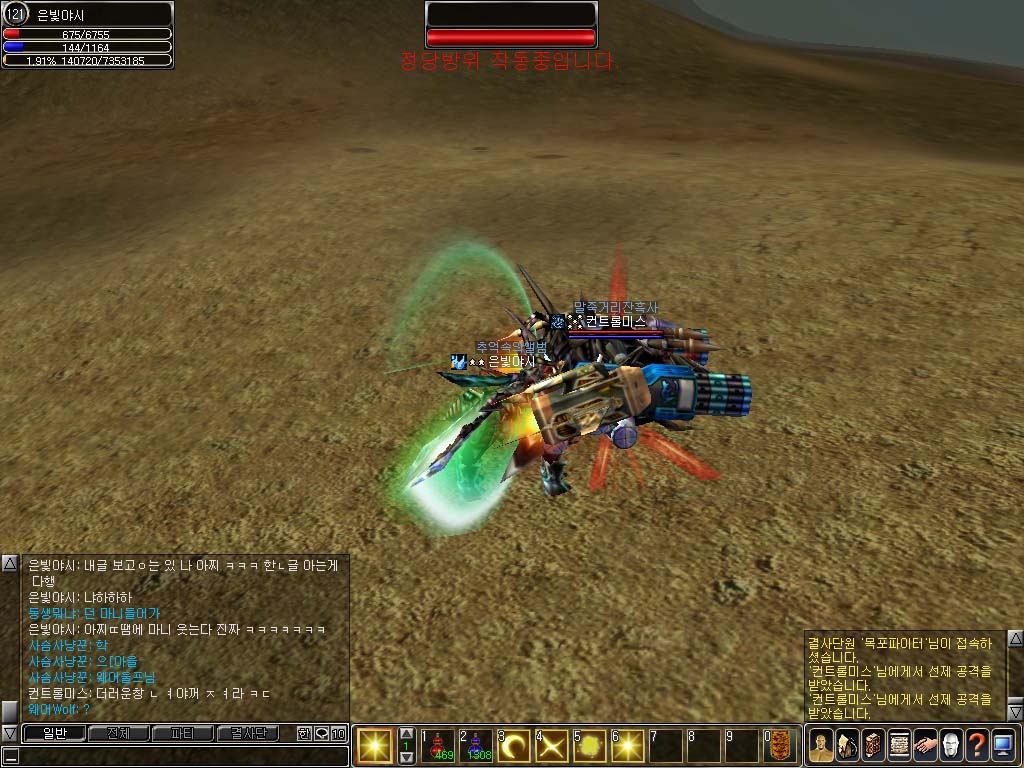Select the 결사단 chat tab

(247, 733)
